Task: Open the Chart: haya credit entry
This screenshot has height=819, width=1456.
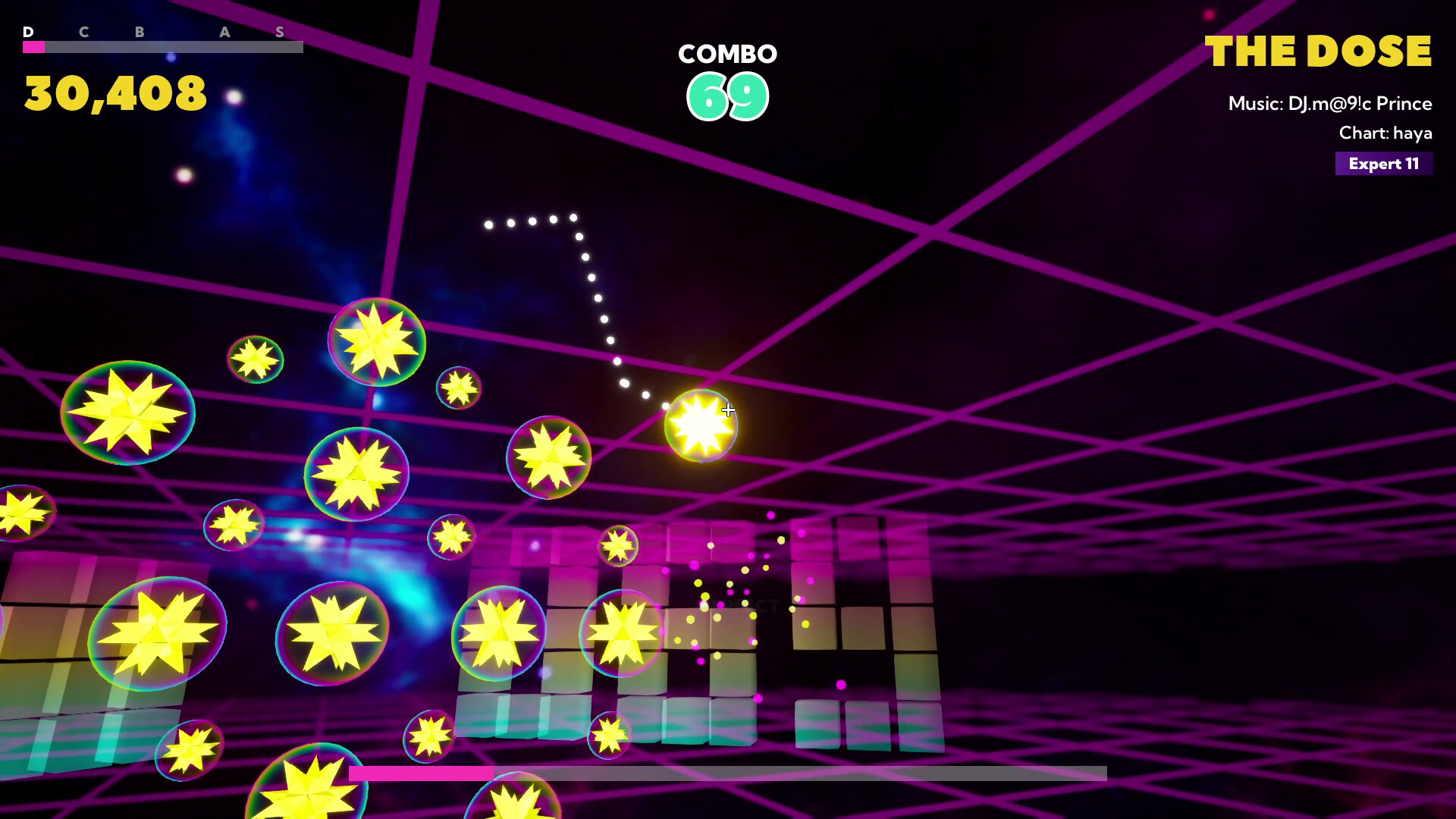Action: [1386, 133]
